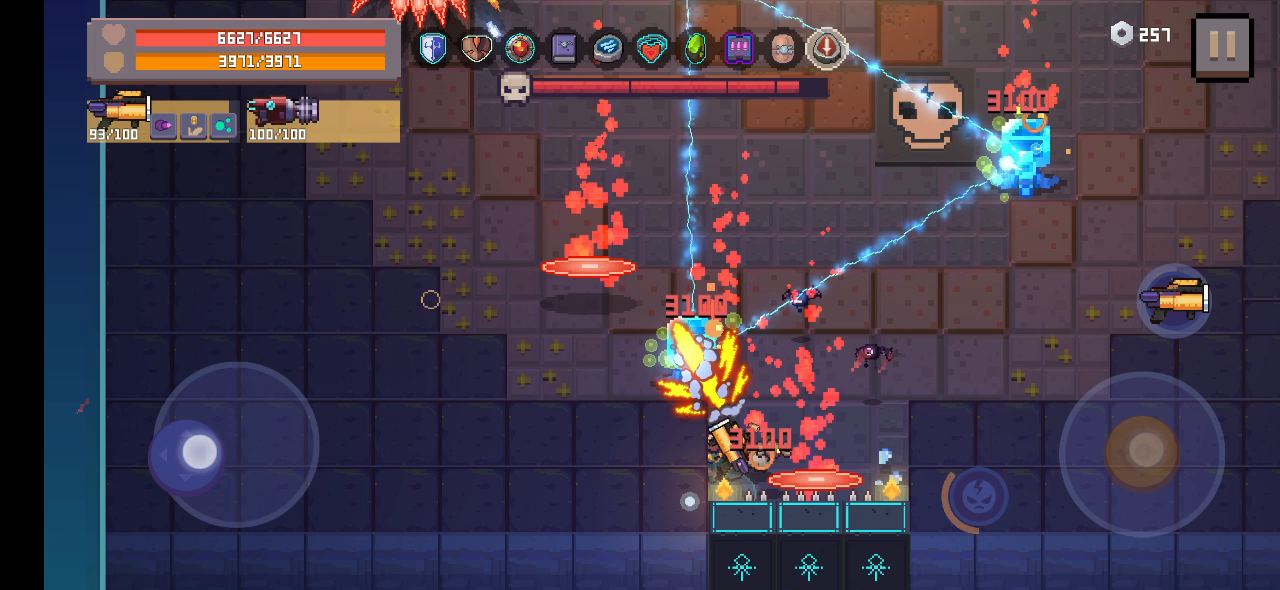Tap the purple exclamation-marks buff icon
The width and height of the screenshot is (1280, 590).
coord(740,48)
